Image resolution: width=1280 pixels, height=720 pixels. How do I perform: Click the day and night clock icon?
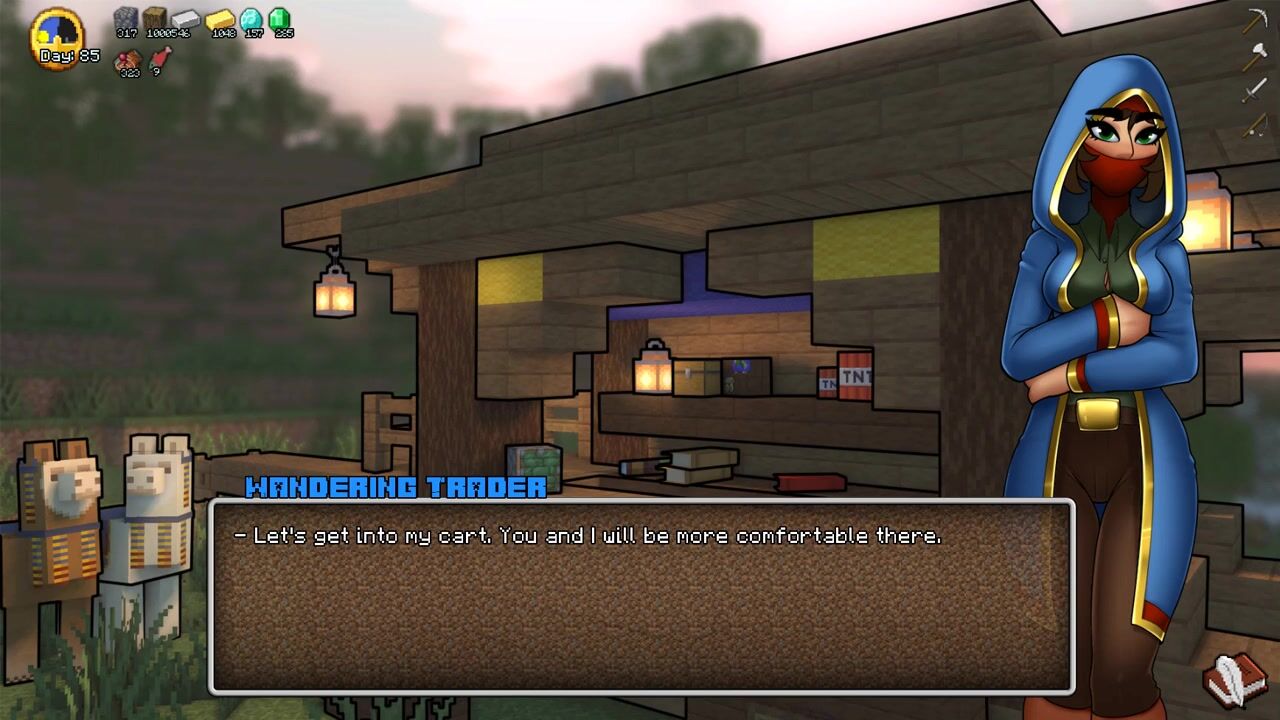point(56,34)
